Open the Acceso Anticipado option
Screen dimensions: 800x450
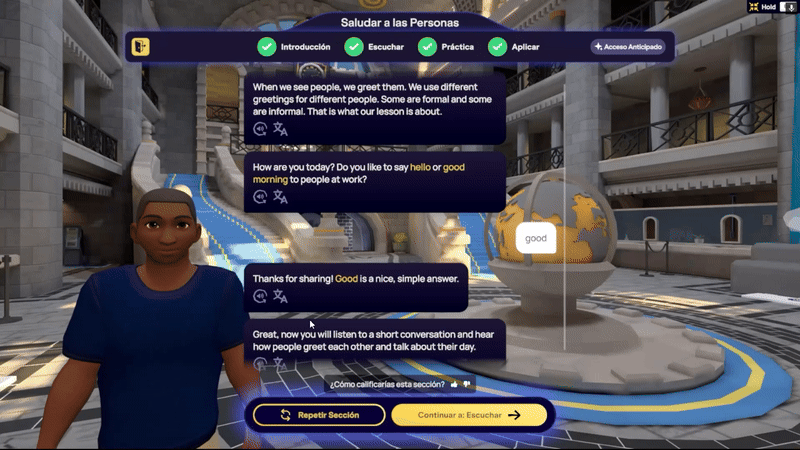tap(627, 47)
